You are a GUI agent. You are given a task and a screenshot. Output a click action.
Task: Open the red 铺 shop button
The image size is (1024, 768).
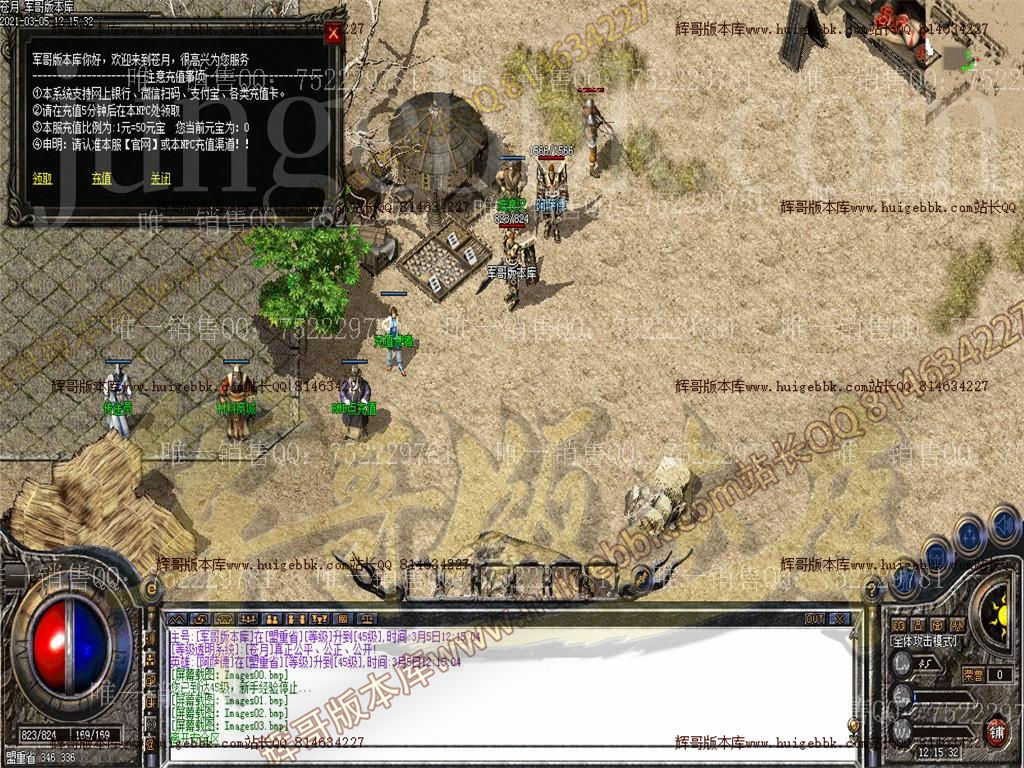[x=997, y=731]
